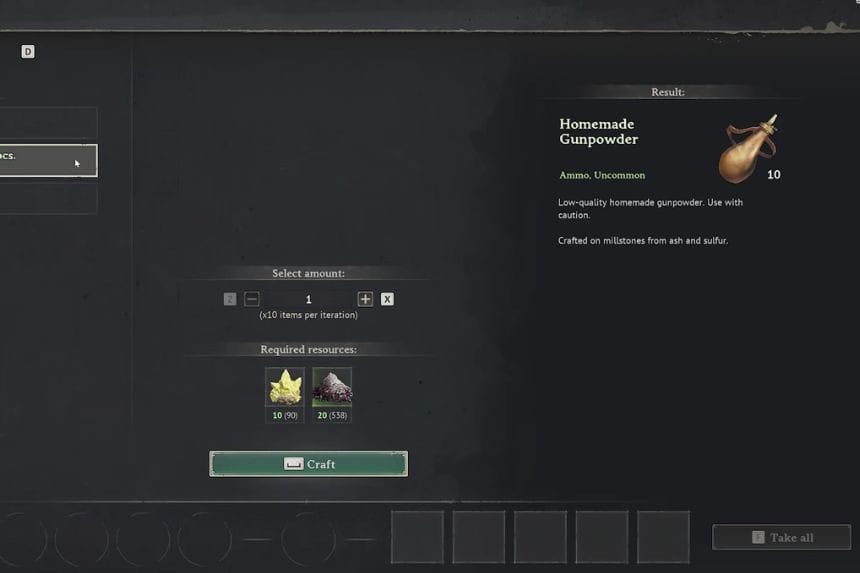Select the highlighted recipe row ending in 'pcs.'
This screenshot has width=860, height=573.
[x=48, y=160]
